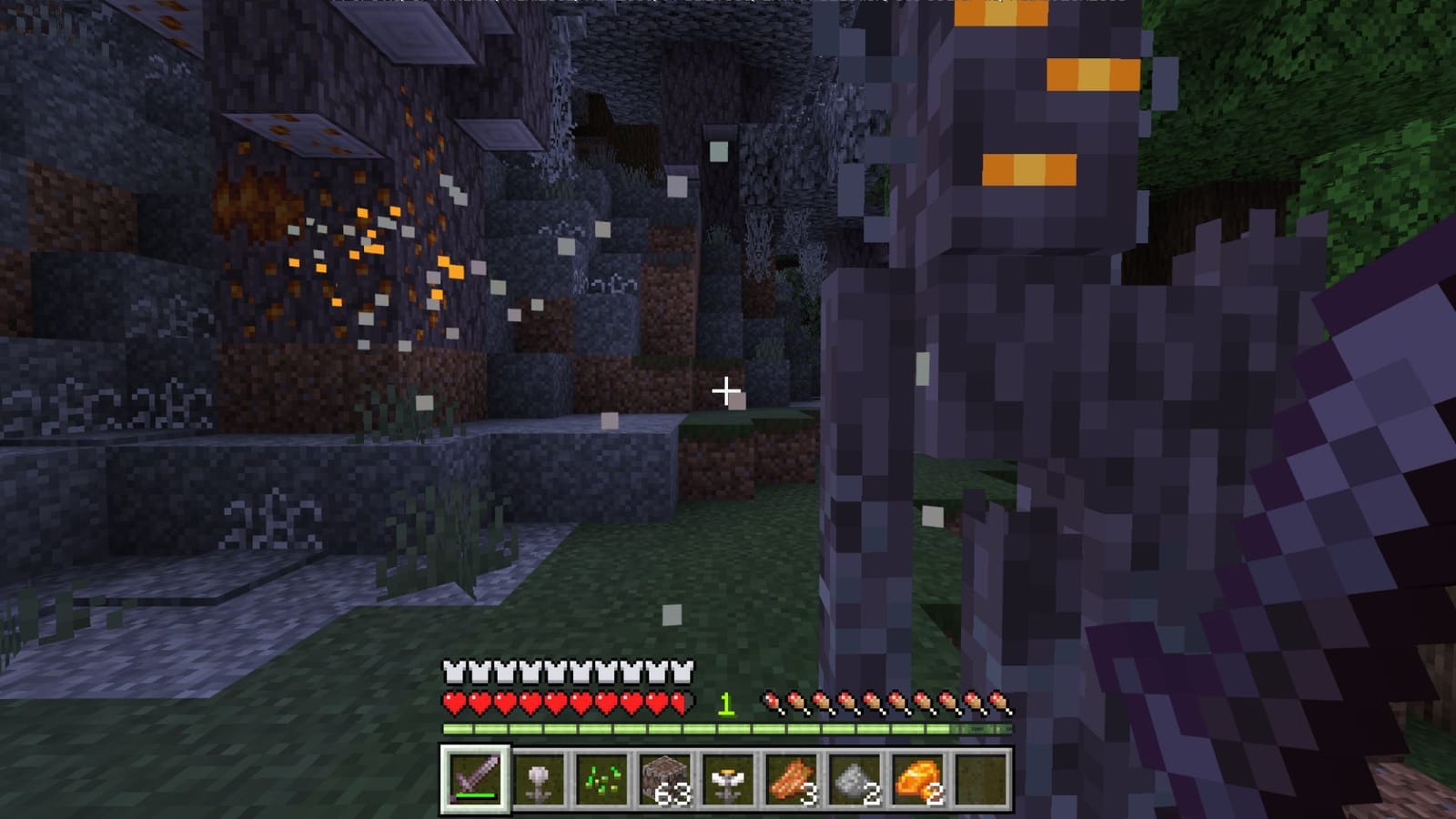The height and width of the screenshot is (819, 1456).
Task: Click the rightmost hunger drumstick icon
Action: pos(1001,703)
